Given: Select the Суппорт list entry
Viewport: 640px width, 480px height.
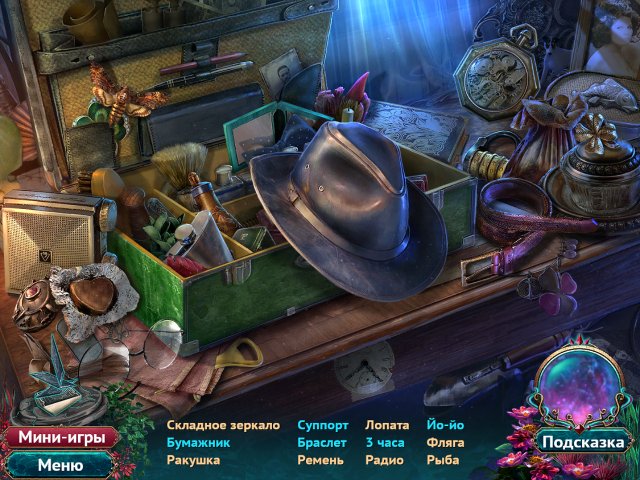Looking at the screenshot, I should (323, 424).
